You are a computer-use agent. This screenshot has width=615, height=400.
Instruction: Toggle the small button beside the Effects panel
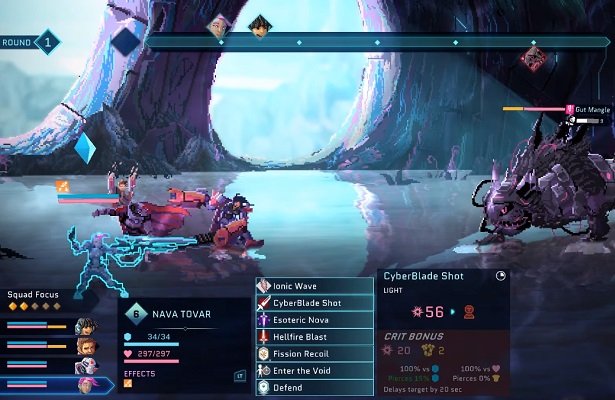point(240,376)
